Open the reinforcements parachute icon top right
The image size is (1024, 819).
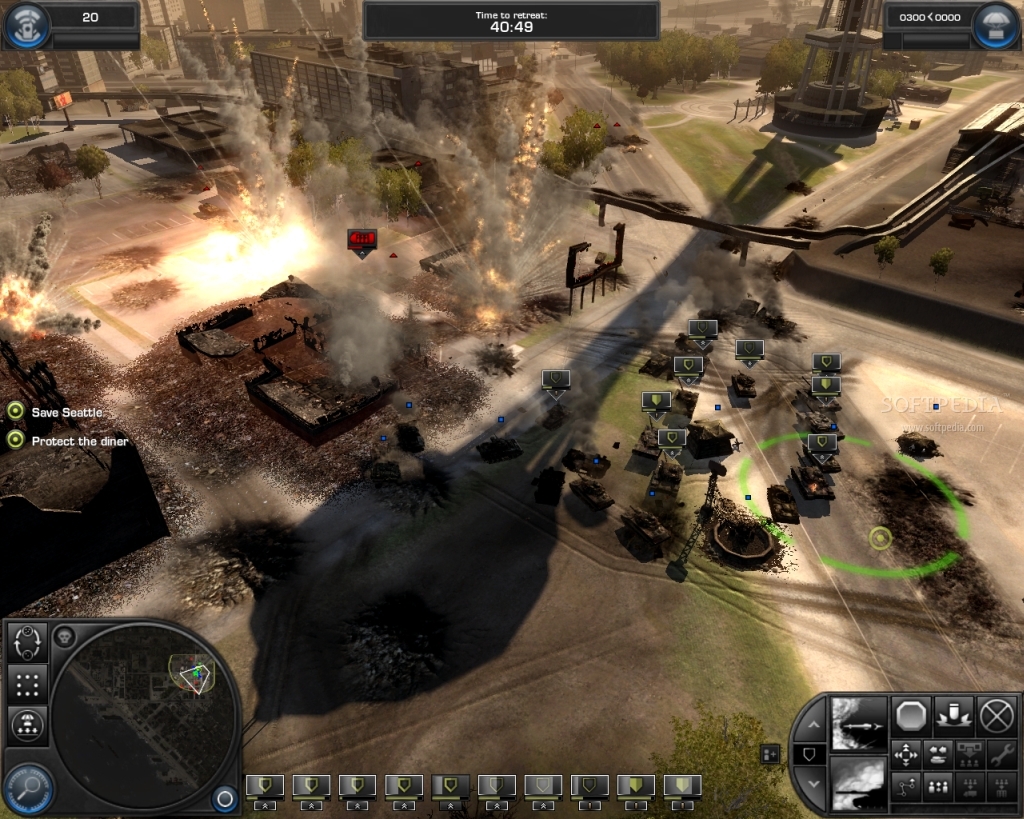tap(994, 24)
